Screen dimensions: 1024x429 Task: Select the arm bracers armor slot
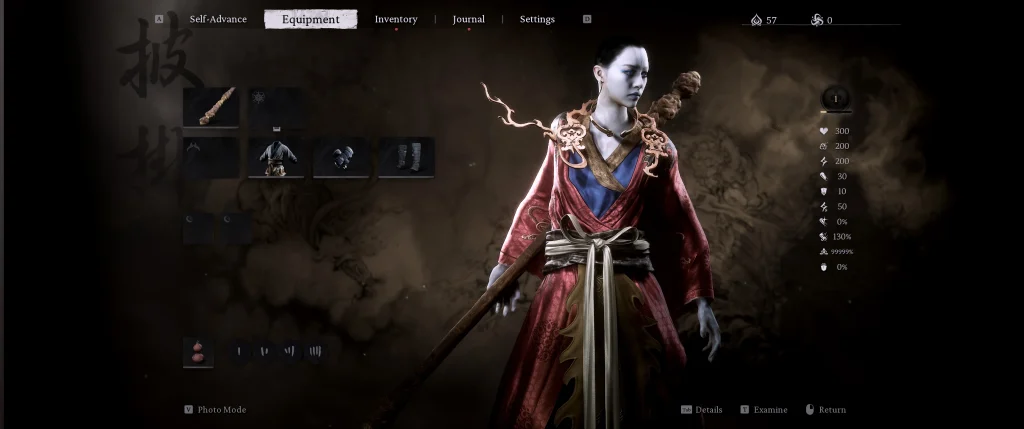(341, 158)
